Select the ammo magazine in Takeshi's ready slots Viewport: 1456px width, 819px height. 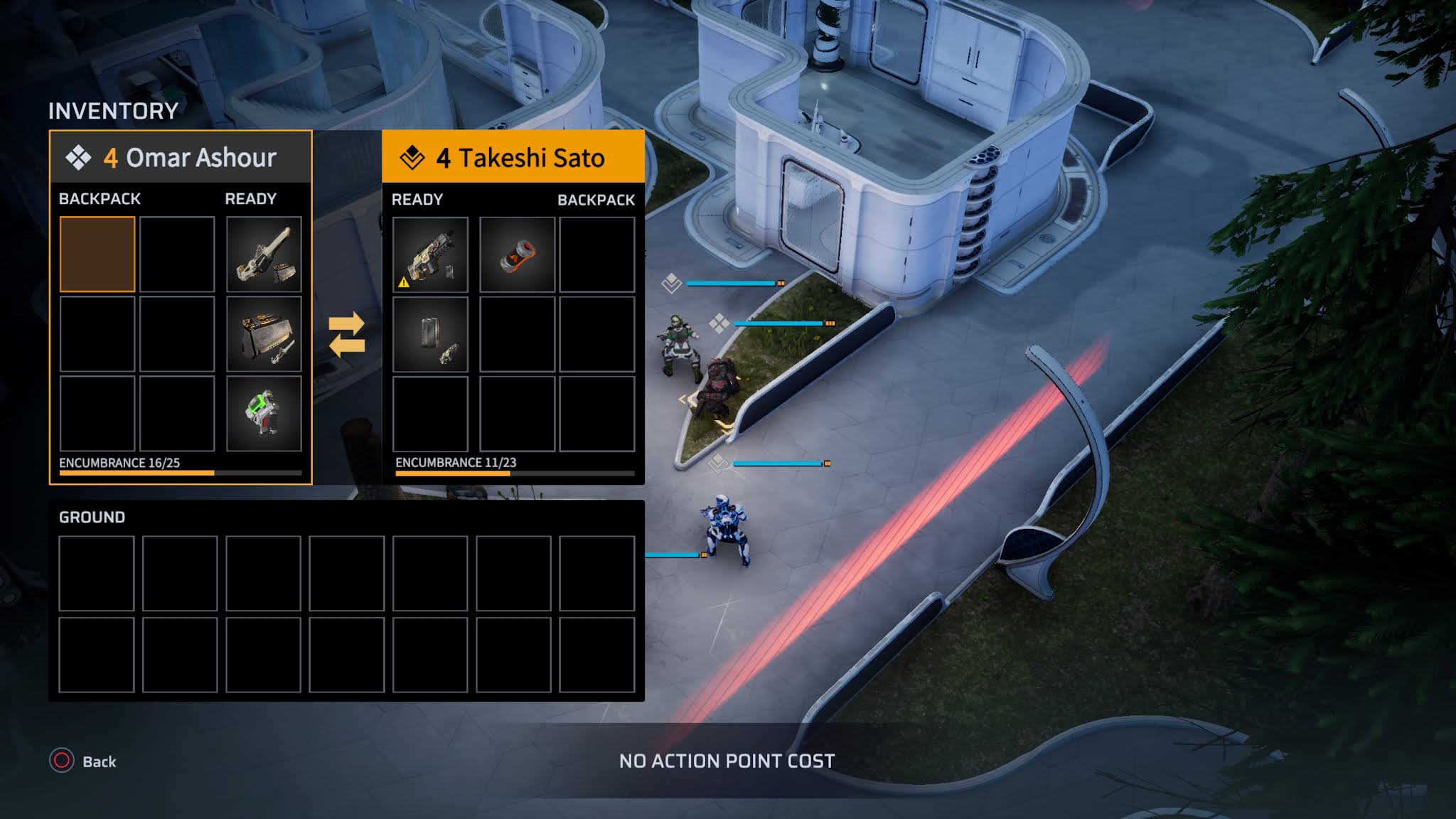430,334
